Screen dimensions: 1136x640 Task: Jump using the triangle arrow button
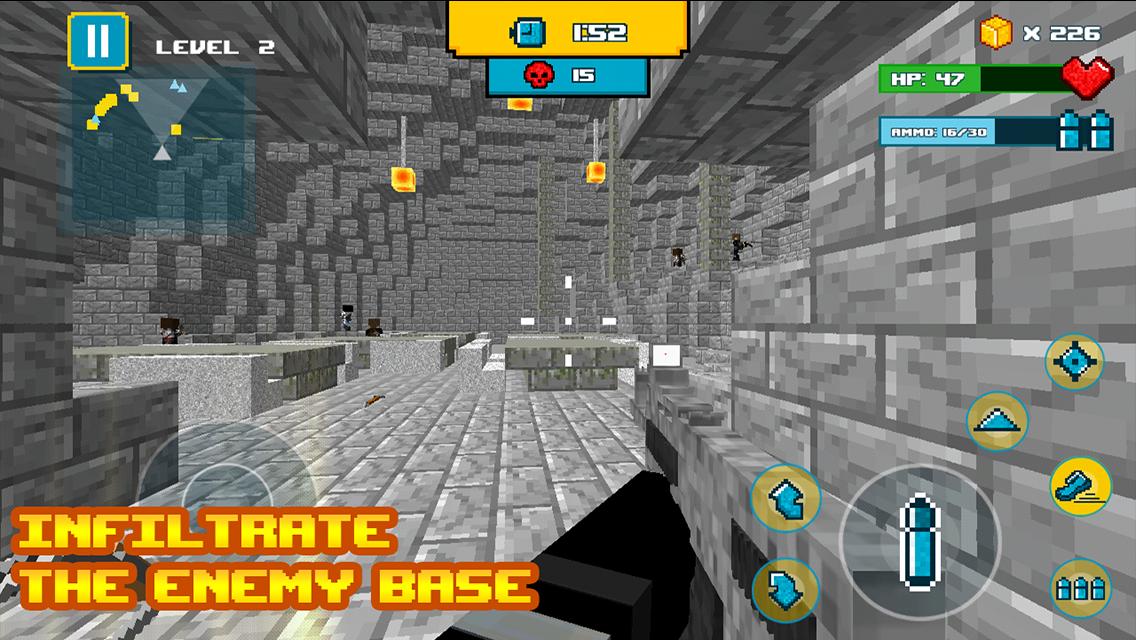[997, 422]
